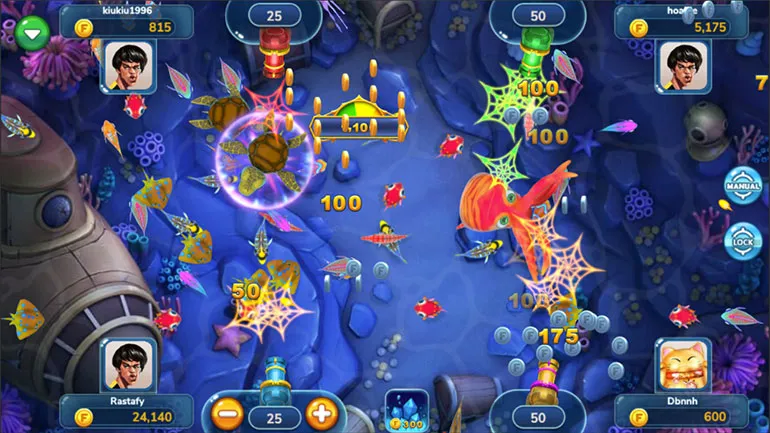Toggle the MANUAL firing mode button
The image size is (770, 433).
(x=742, y=186)
